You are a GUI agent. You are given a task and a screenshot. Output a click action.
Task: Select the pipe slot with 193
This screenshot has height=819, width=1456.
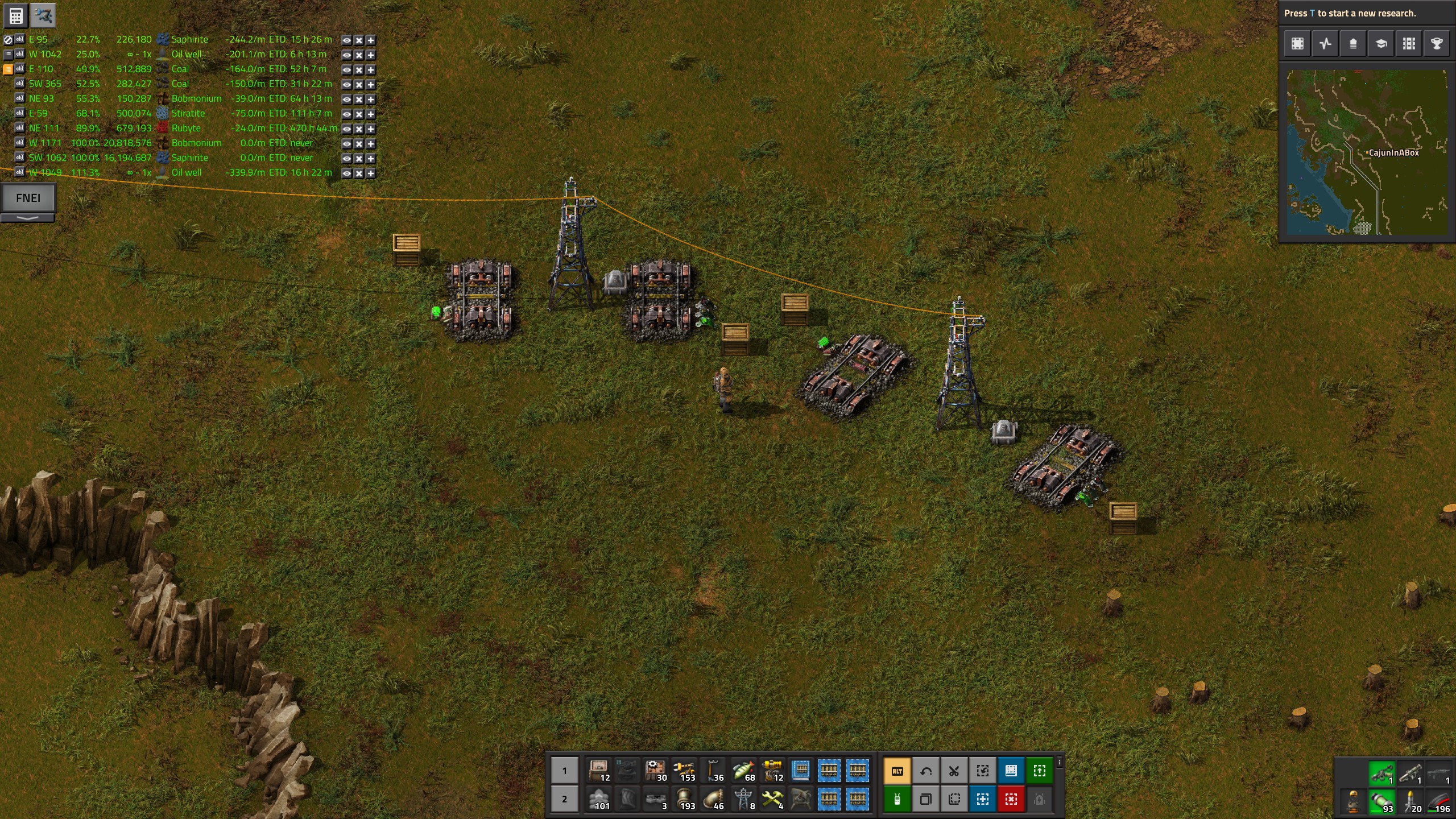click(685, 800)
